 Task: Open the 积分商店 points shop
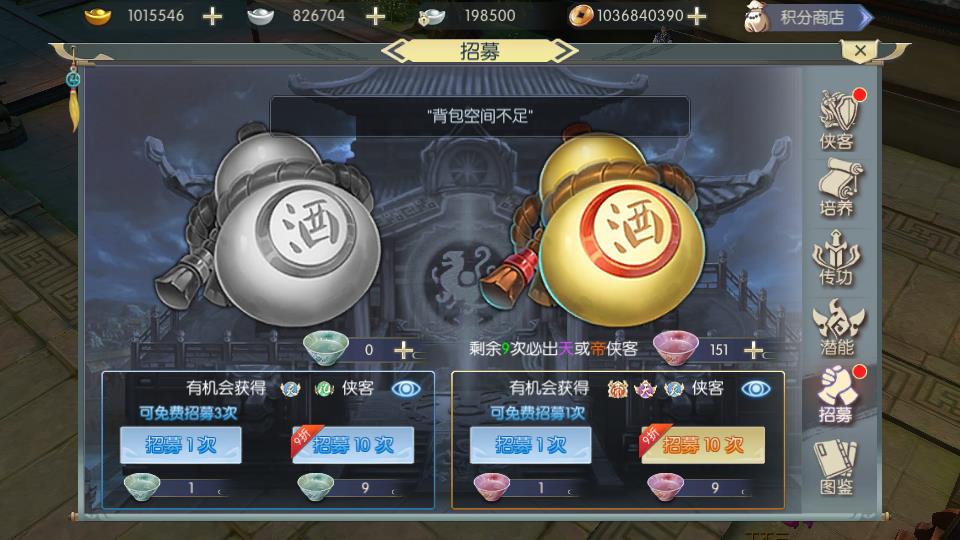pos(810,17)
